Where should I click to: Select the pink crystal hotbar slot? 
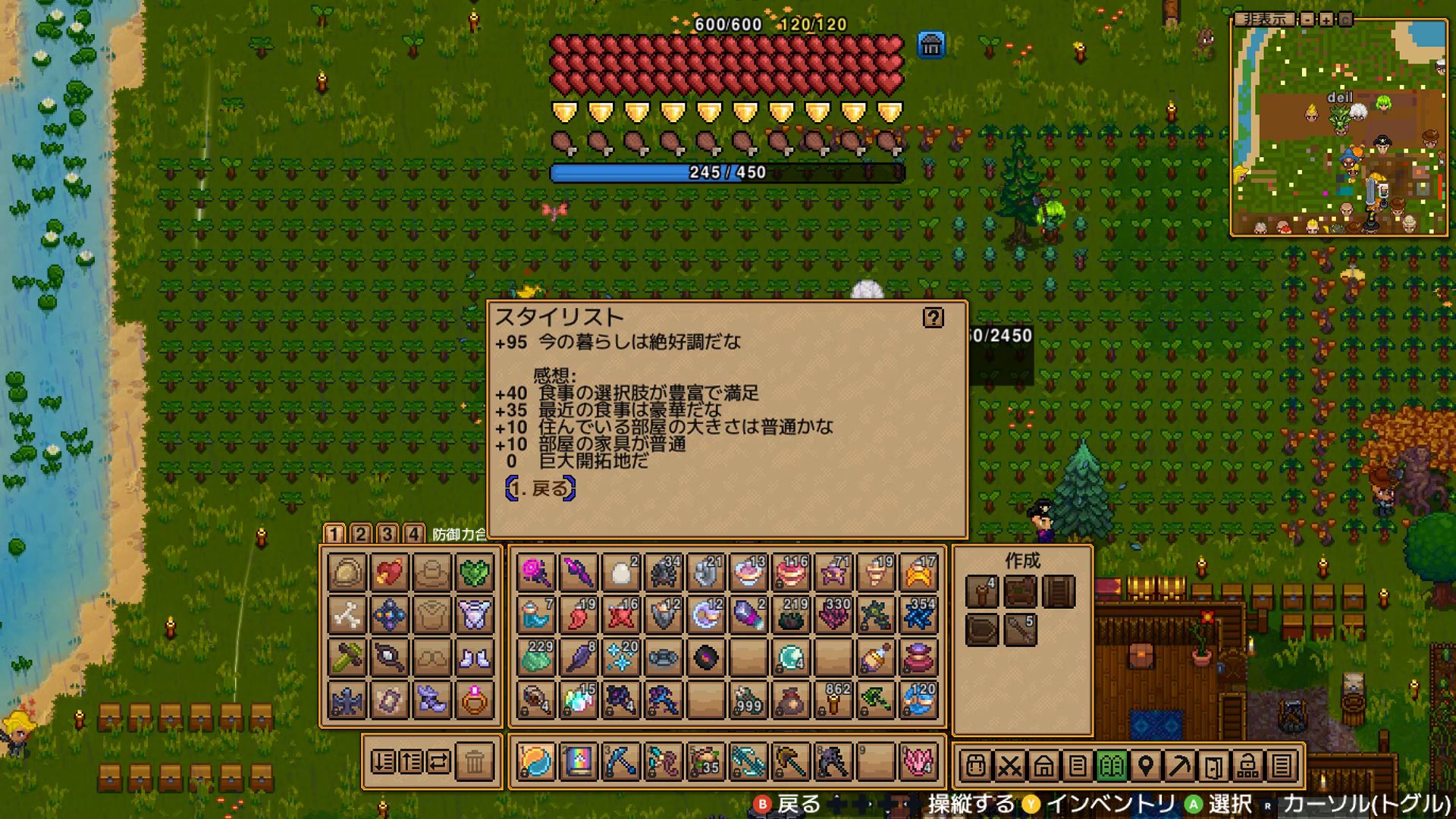tap(918, 761)
